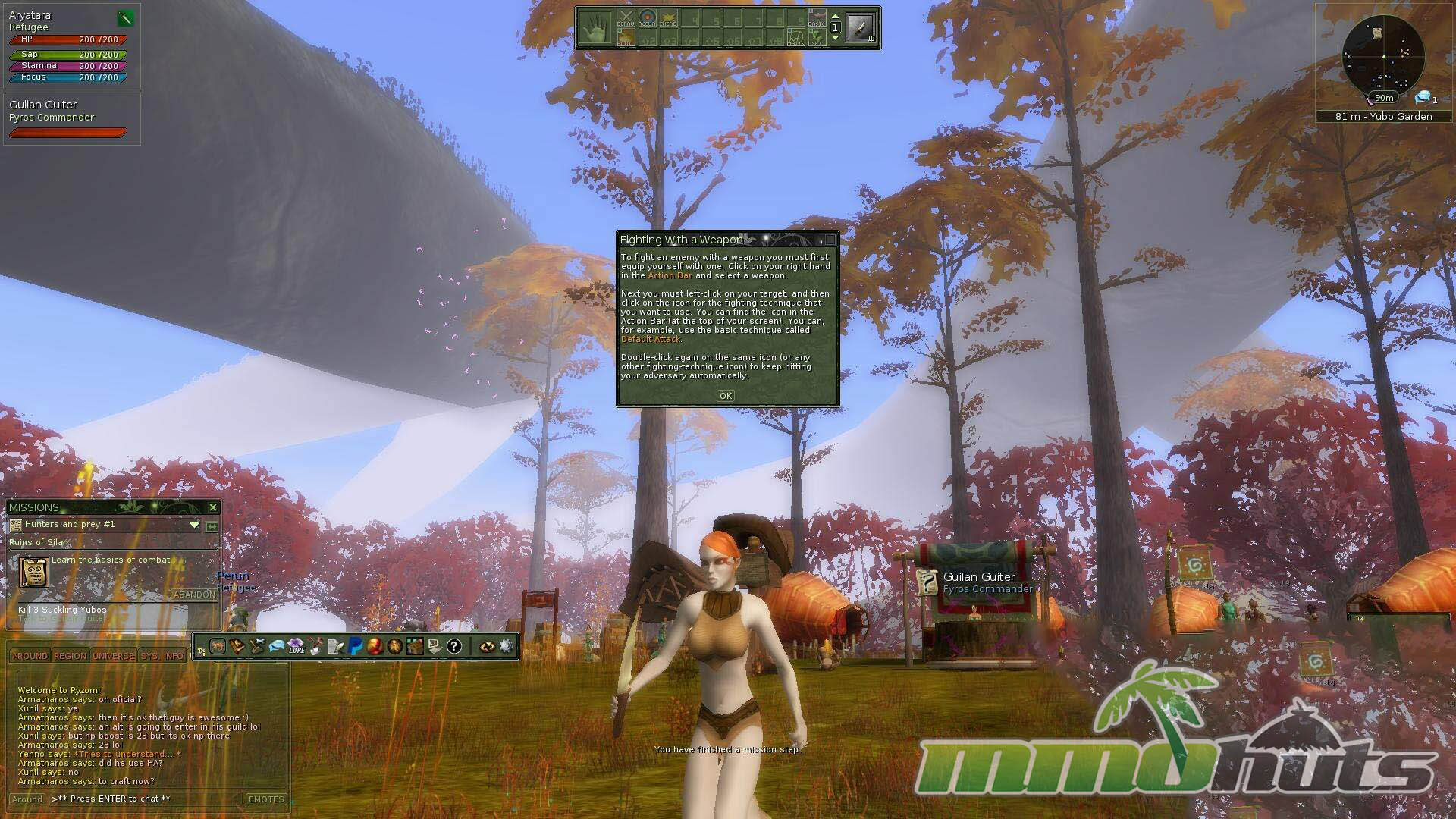Open the Emotes menu
This screenshot has height=819, width=1456.
pyautogui.click(x=265, y=799)
